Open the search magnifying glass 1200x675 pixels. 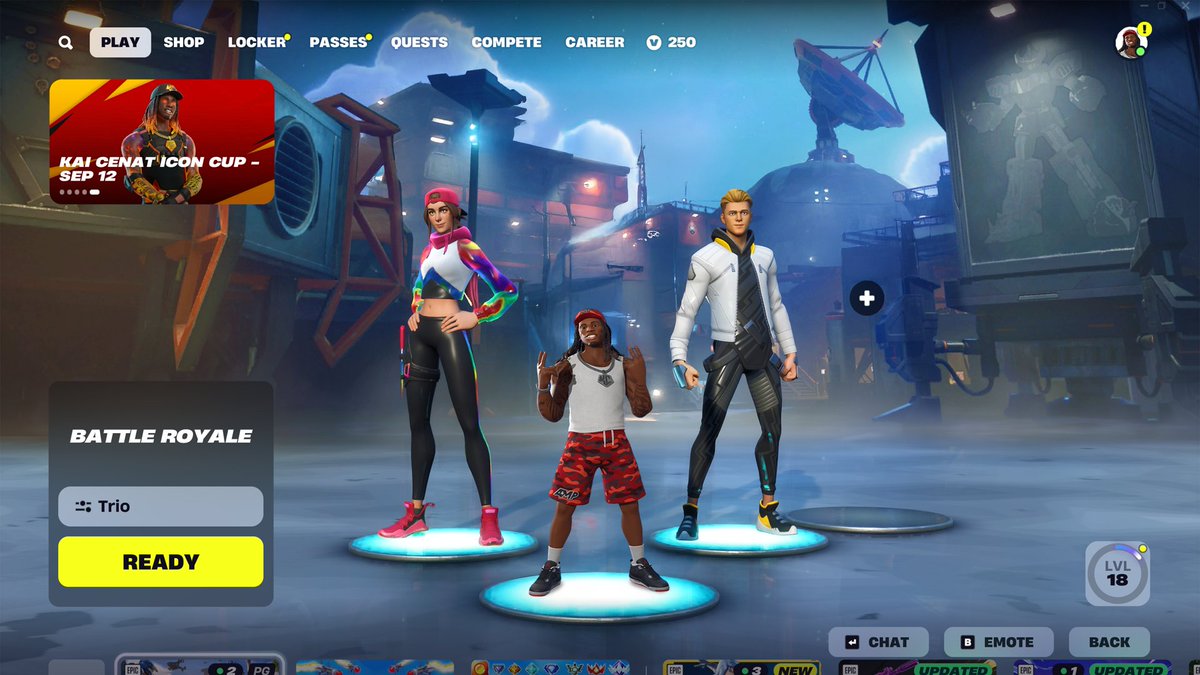tap(65, 43)
